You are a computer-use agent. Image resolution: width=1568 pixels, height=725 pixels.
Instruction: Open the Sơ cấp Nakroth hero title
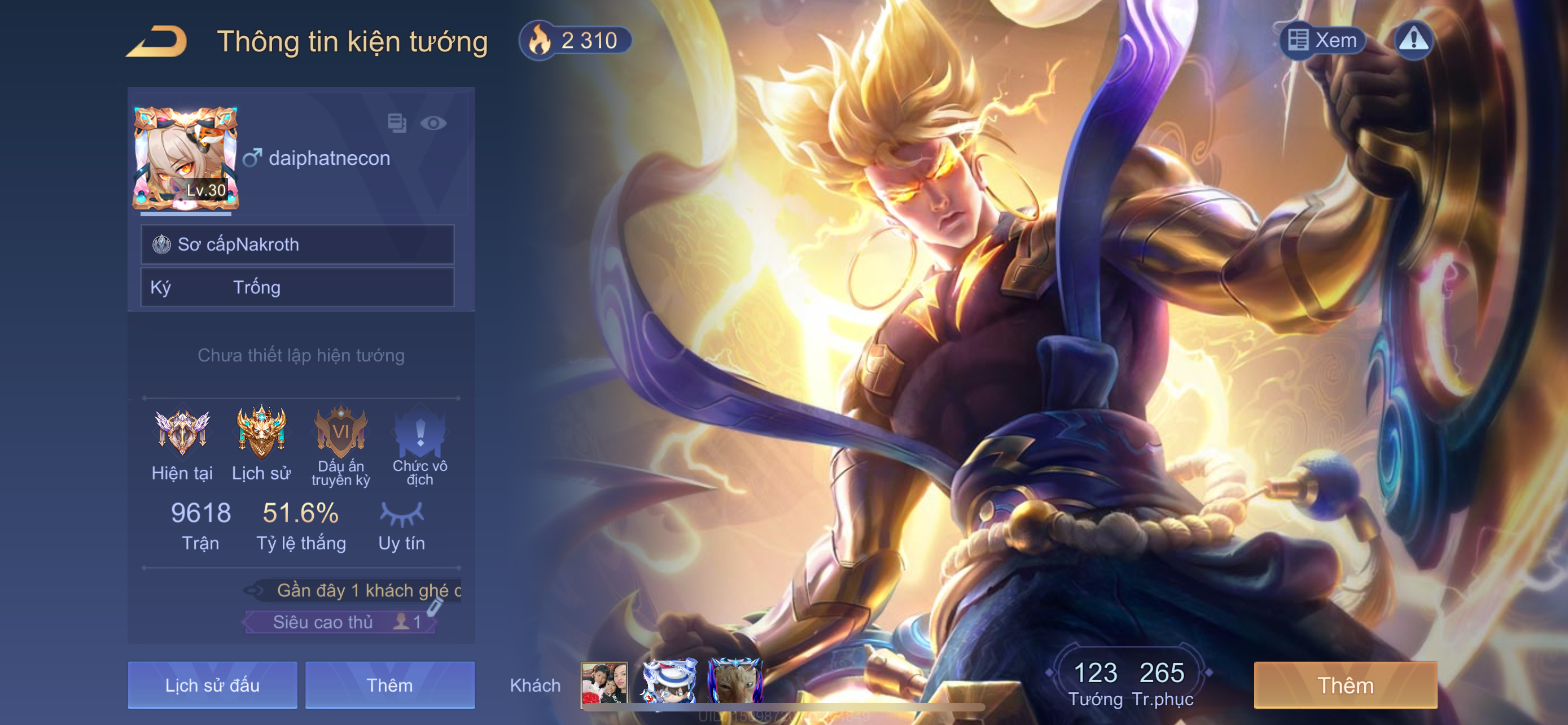pos(297,244)
